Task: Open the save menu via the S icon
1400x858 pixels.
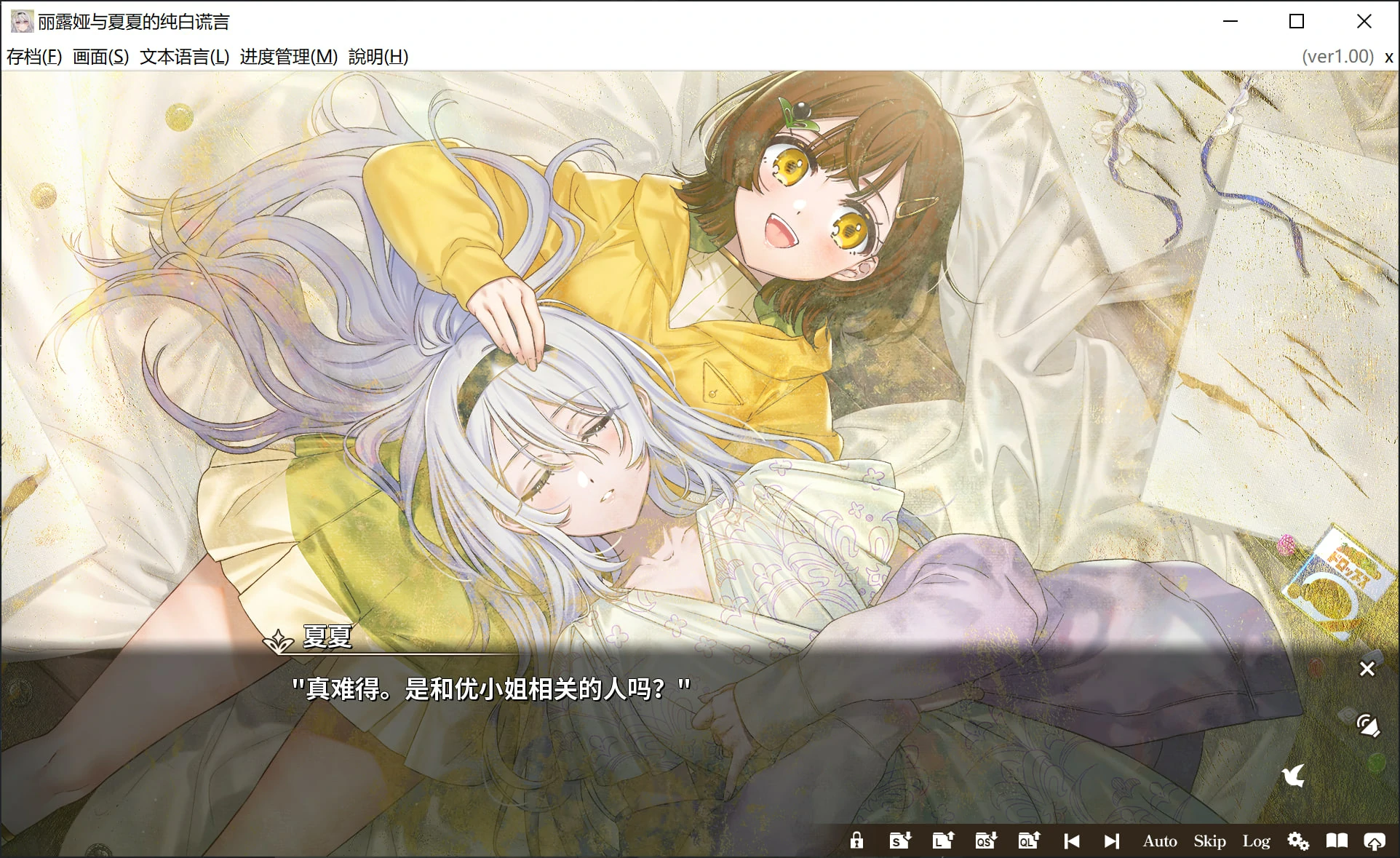Action: [x=899, y=841]
